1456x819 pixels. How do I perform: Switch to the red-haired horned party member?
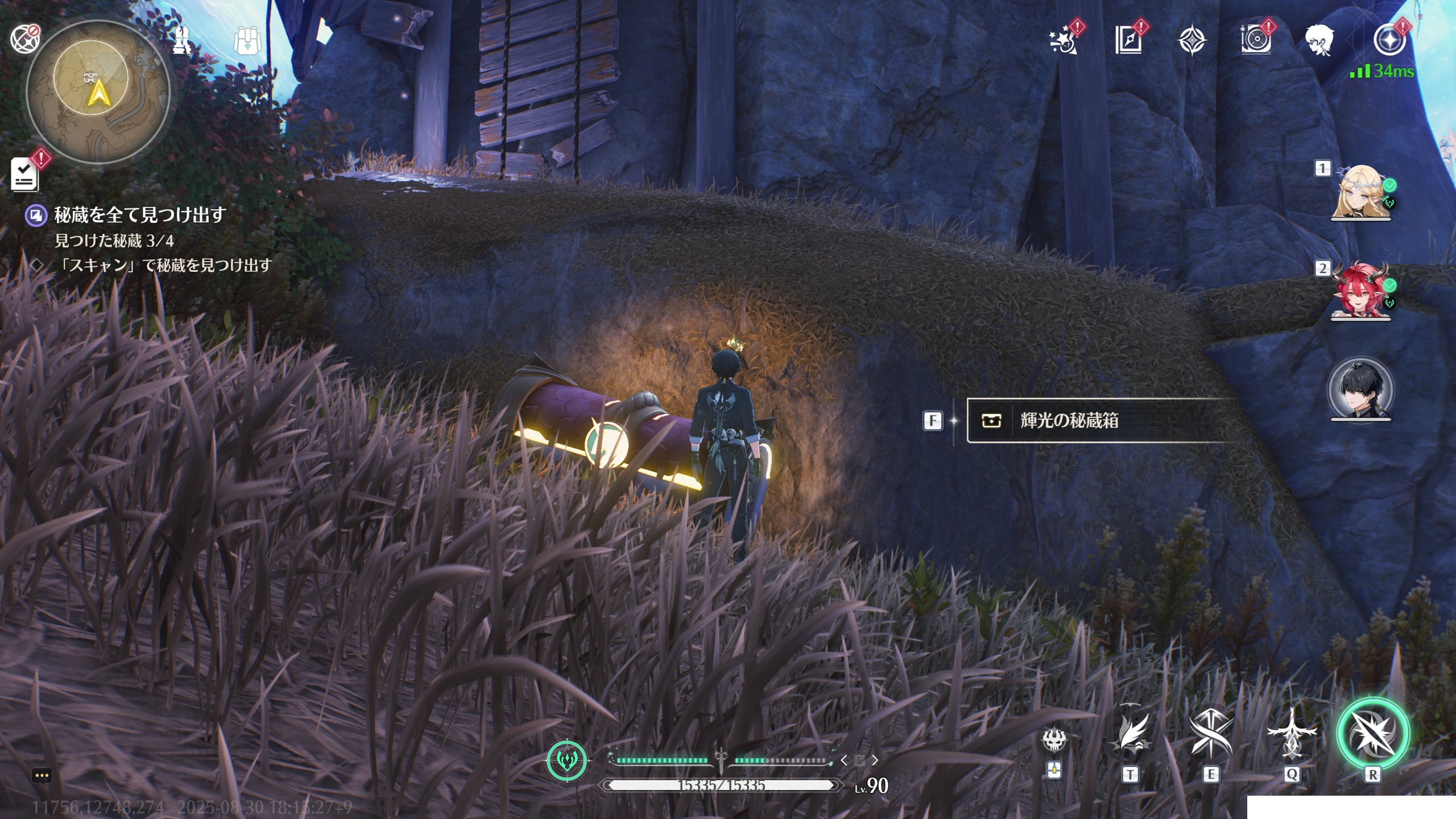(1360, 291)
